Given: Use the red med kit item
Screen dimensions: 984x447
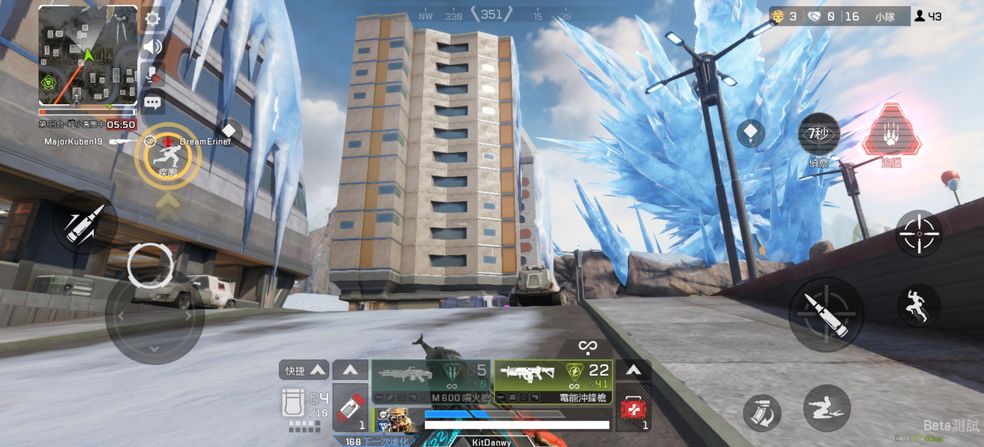Looking at the screenshot, I should click(x=632, y=410).
